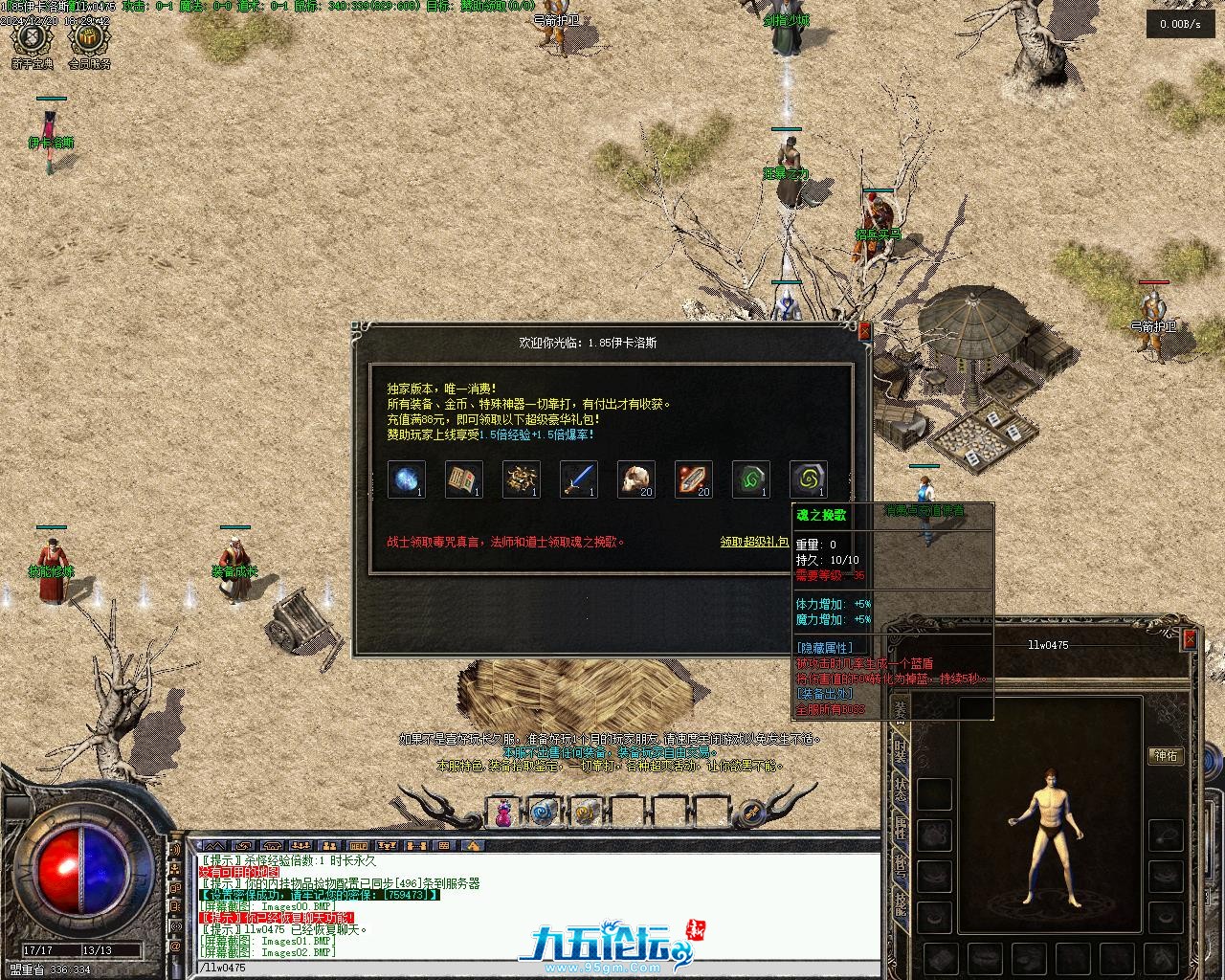Click the HELP button above chat
Viewport: 1225px width, 980px height.
[x=358, y=846]
